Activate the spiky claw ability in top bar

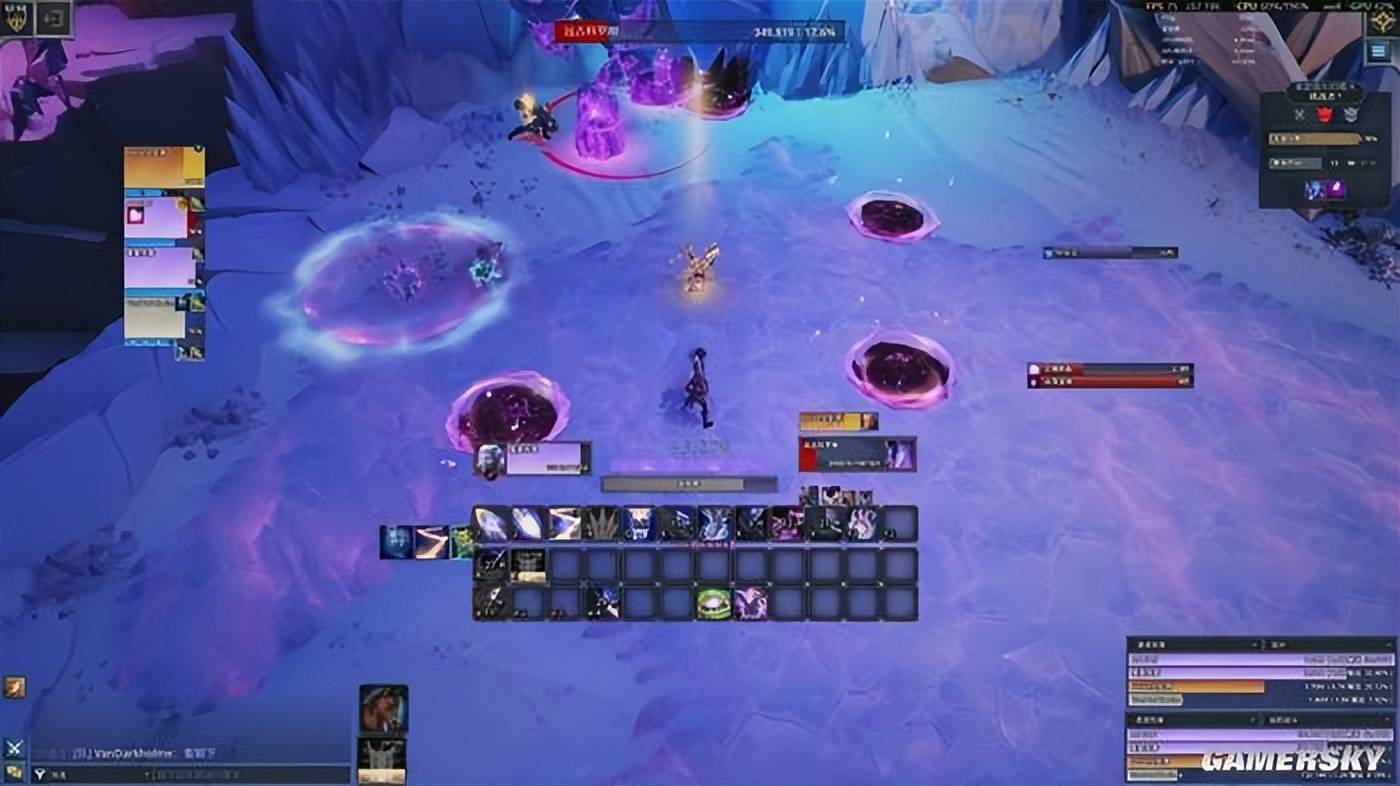point(602,523)
